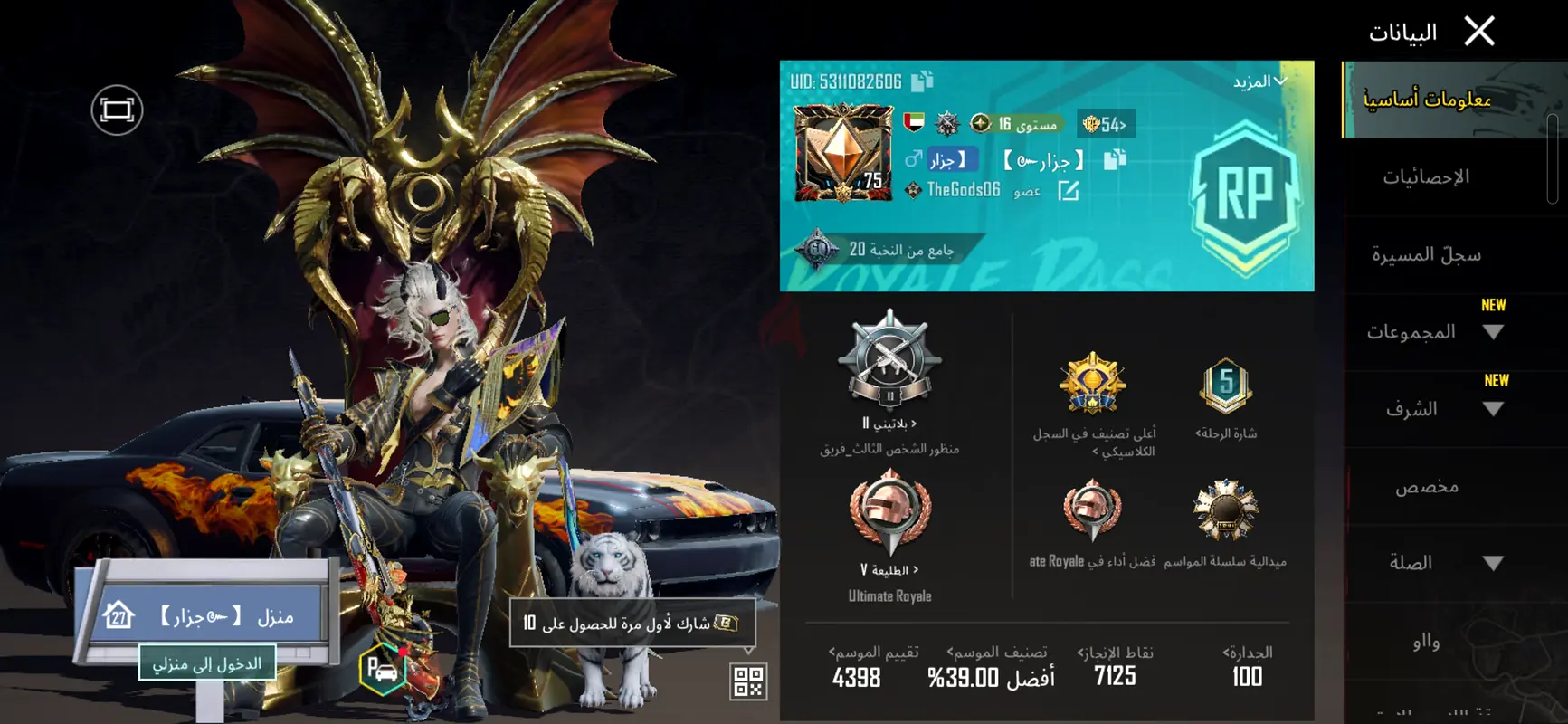Show the profile QR code
This screenshot has width=1568, height=724.
click(748, 681)
